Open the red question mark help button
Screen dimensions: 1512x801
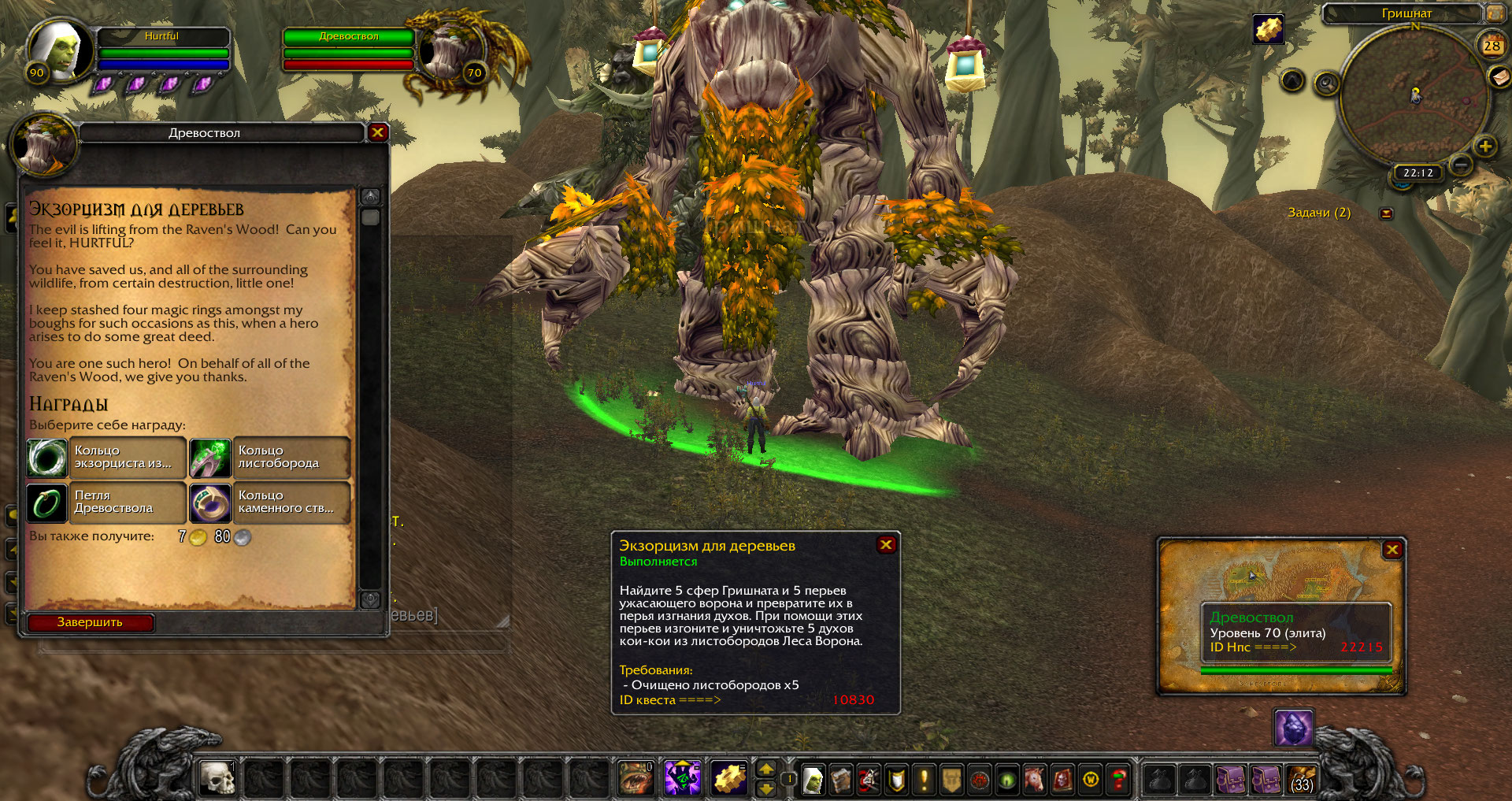[1118, 780]
